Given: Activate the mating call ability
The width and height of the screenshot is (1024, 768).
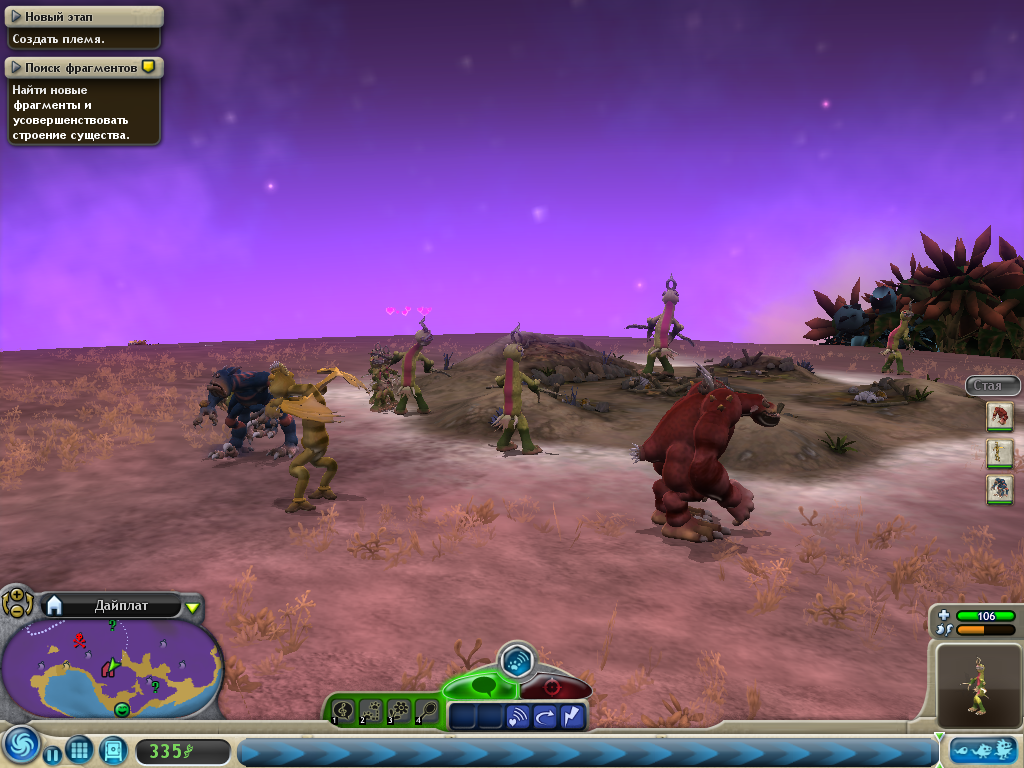Looking at the screenshot, I should pyautogui.click(x=518, y=716).
